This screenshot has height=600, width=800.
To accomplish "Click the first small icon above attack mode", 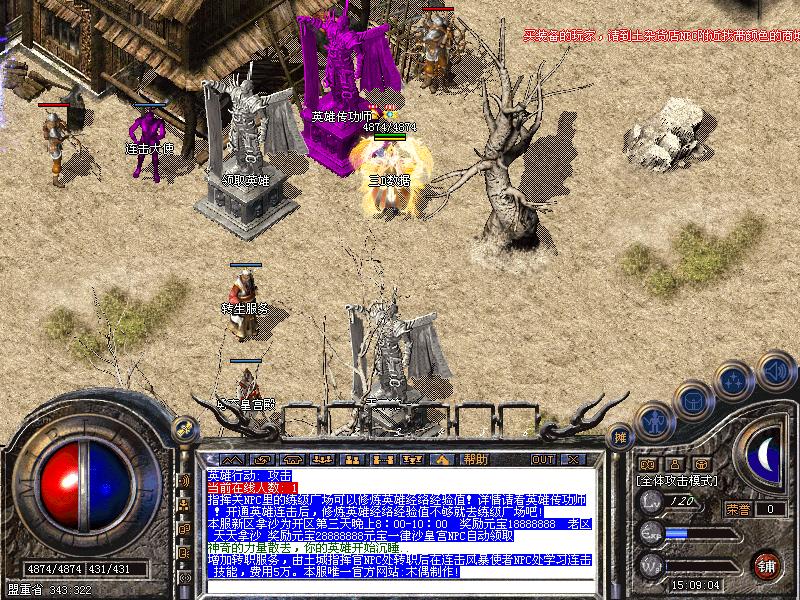I will 648,464.
